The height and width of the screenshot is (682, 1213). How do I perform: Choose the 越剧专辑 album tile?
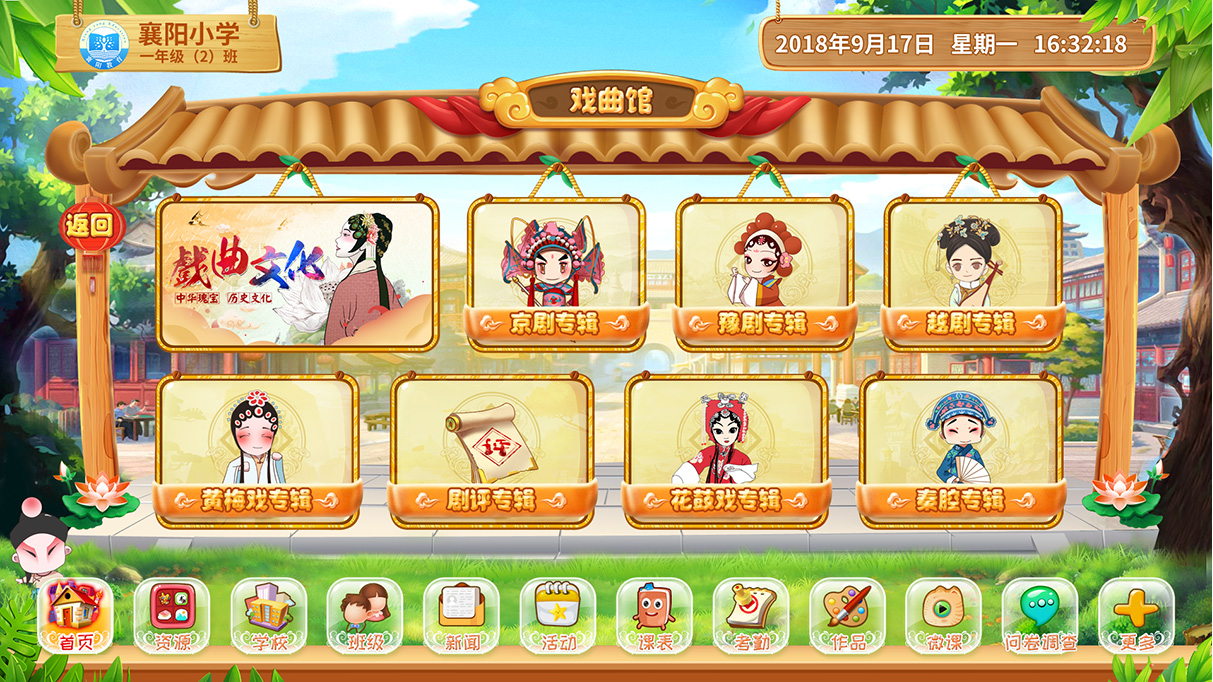[973, 272]
